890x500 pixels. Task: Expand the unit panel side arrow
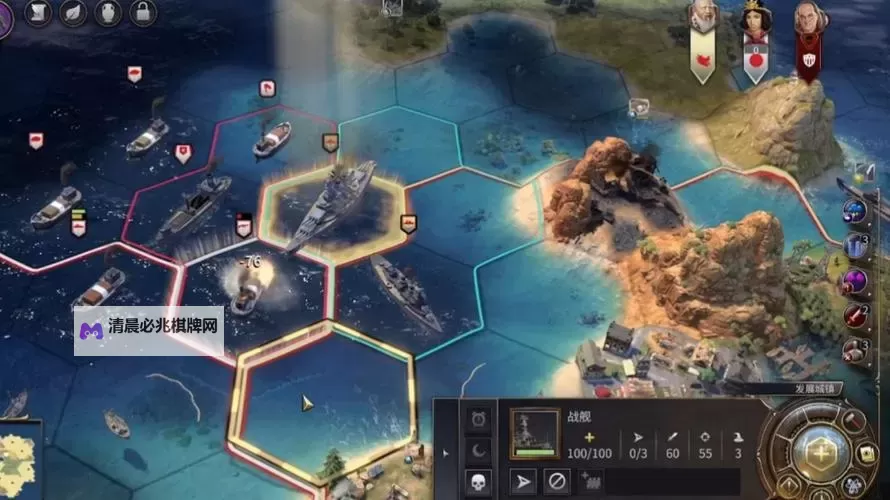click(x=446, y=452)
